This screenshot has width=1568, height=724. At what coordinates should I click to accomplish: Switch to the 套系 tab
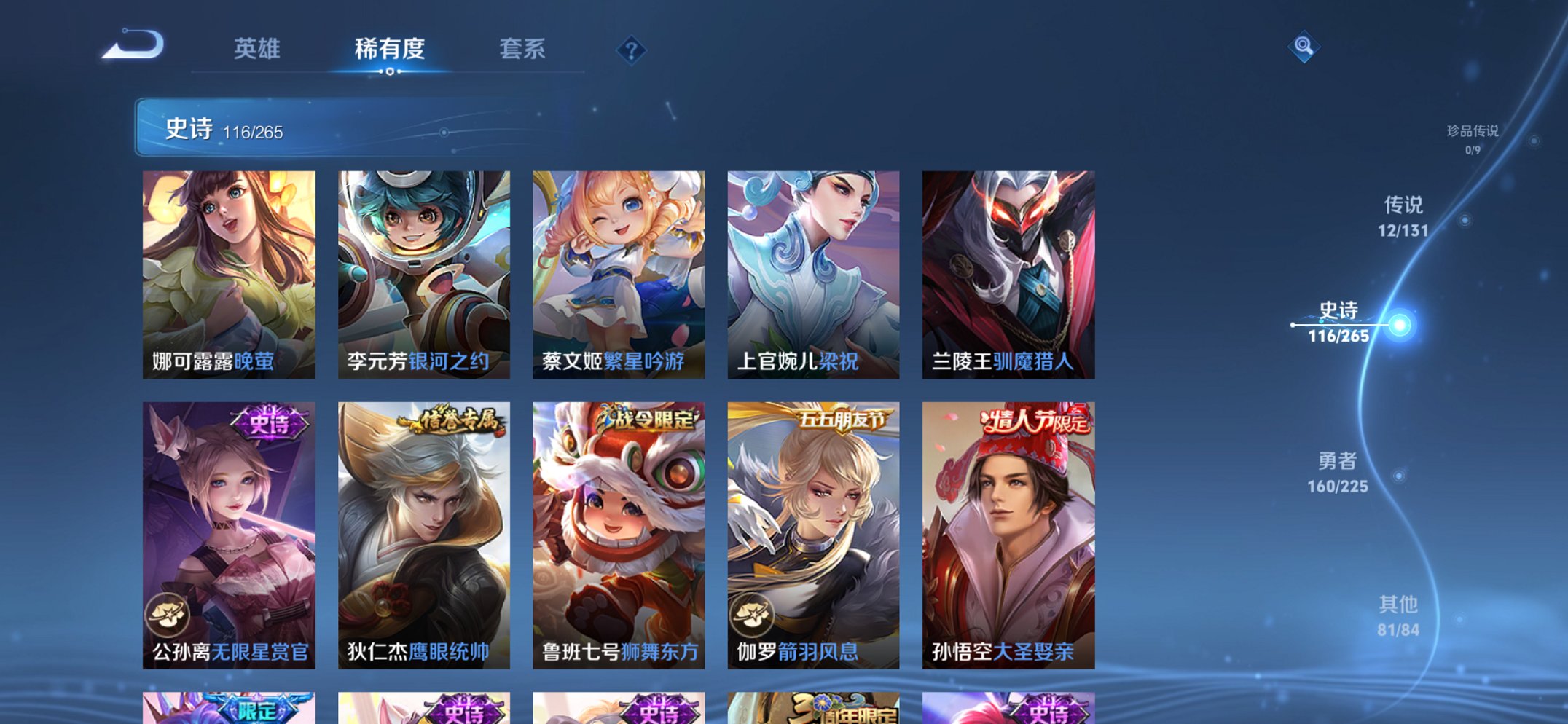[x=522, y=51]
